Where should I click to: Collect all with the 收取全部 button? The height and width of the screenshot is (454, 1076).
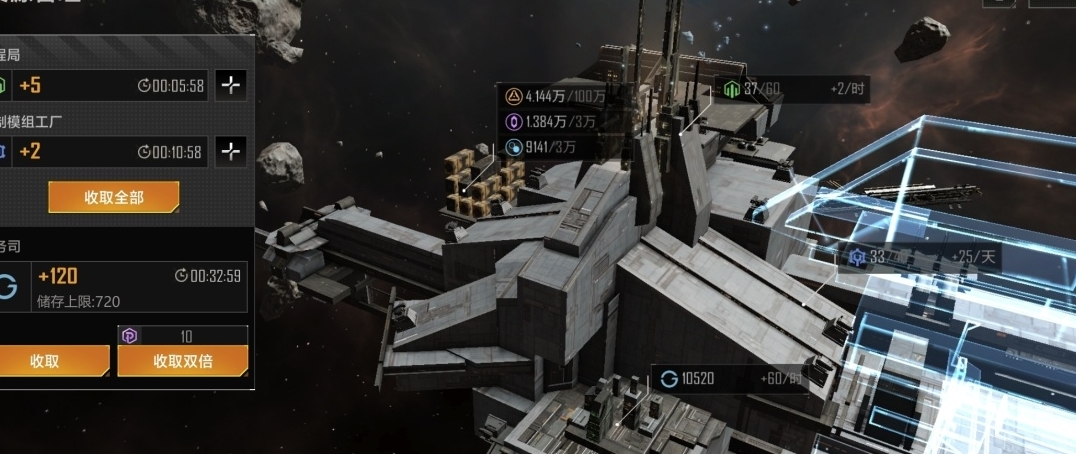tap(113, 197)
